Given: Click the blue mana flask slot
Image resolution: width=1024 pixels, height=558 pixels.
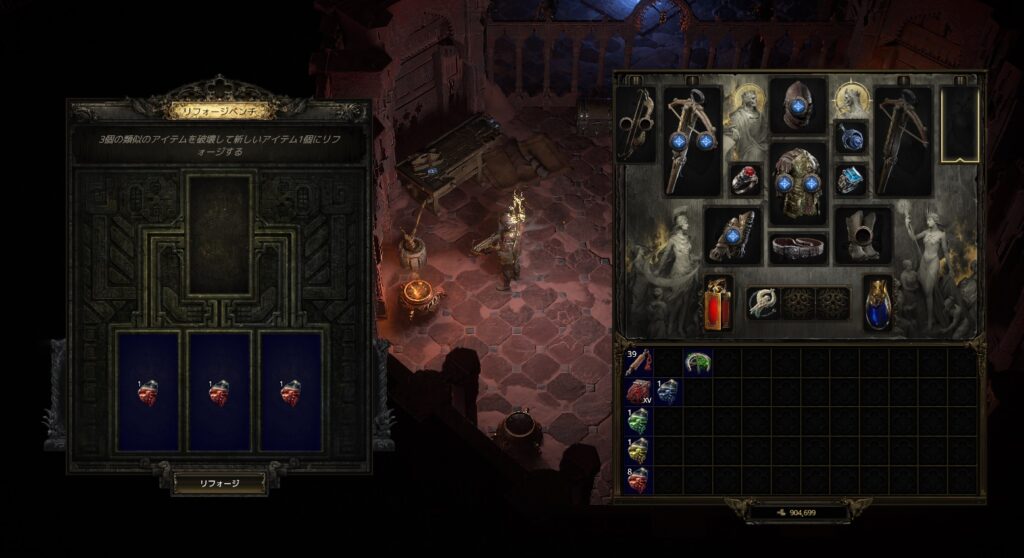Looking at the screenshot, I should (x=878, y=303).
